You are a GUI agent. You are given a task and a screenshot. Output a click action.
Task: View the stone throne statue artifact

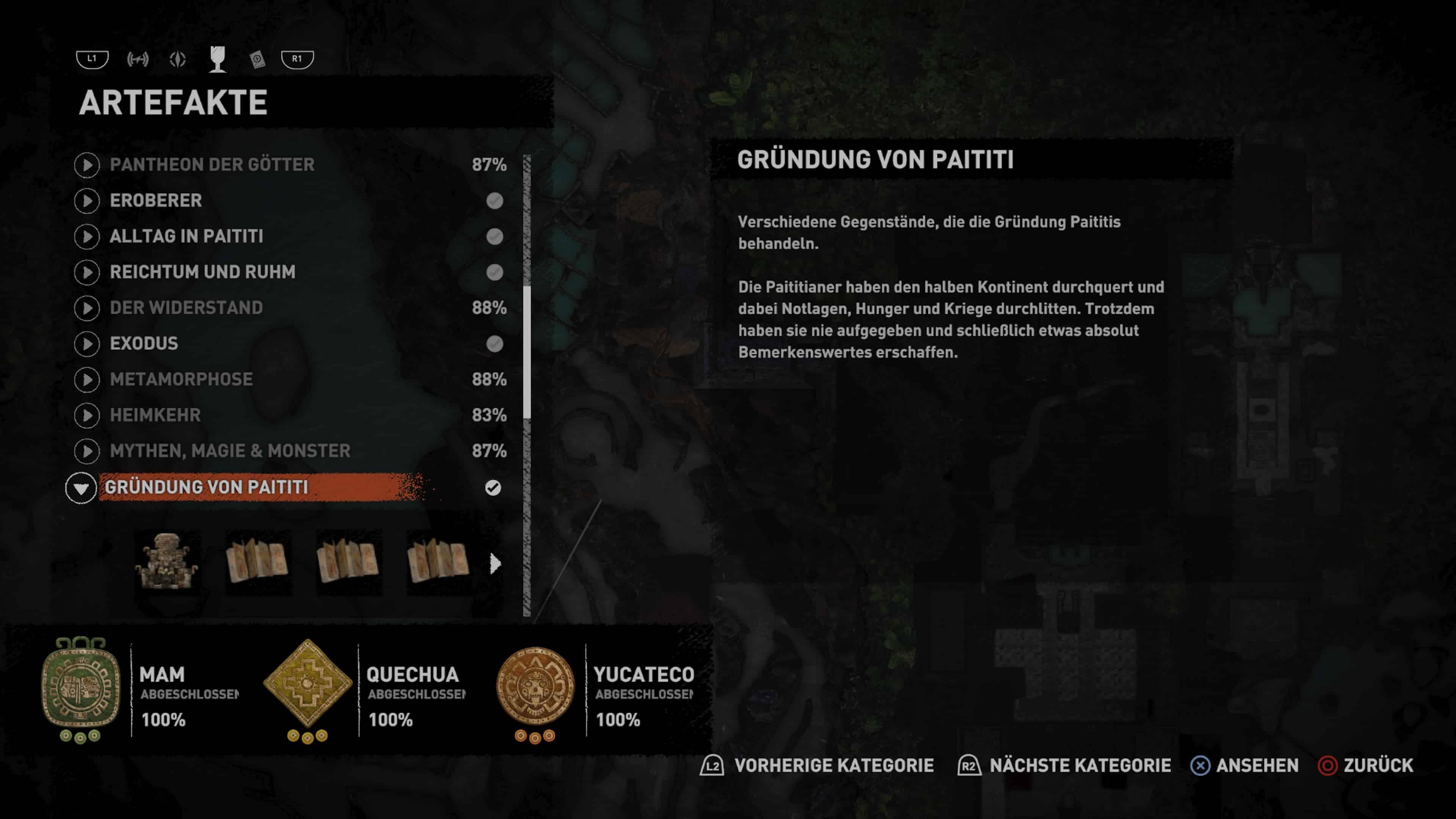click(x=167, y=562)
